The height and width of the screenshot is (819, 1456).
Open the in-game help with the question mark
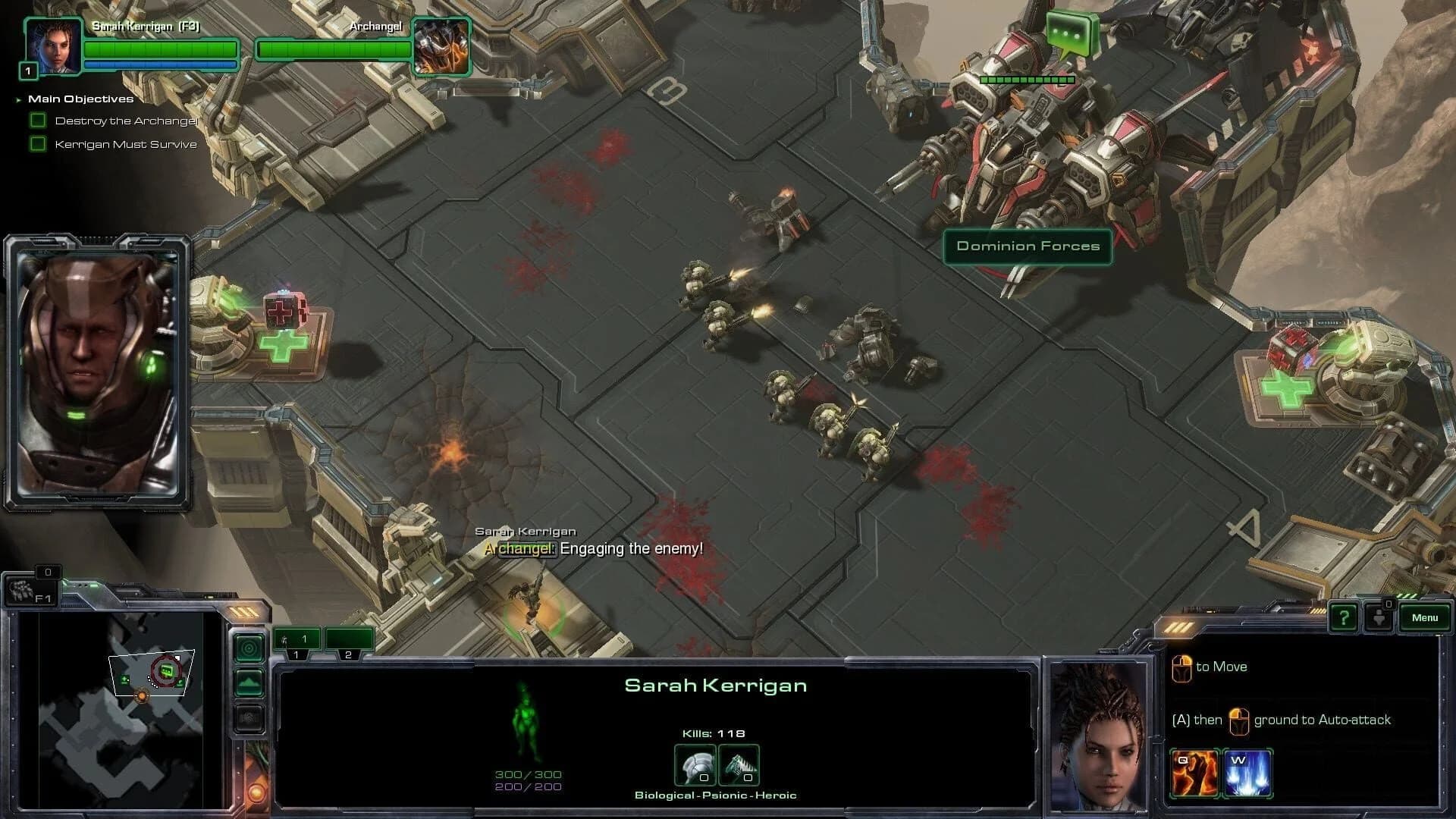tap(1344, 619)
